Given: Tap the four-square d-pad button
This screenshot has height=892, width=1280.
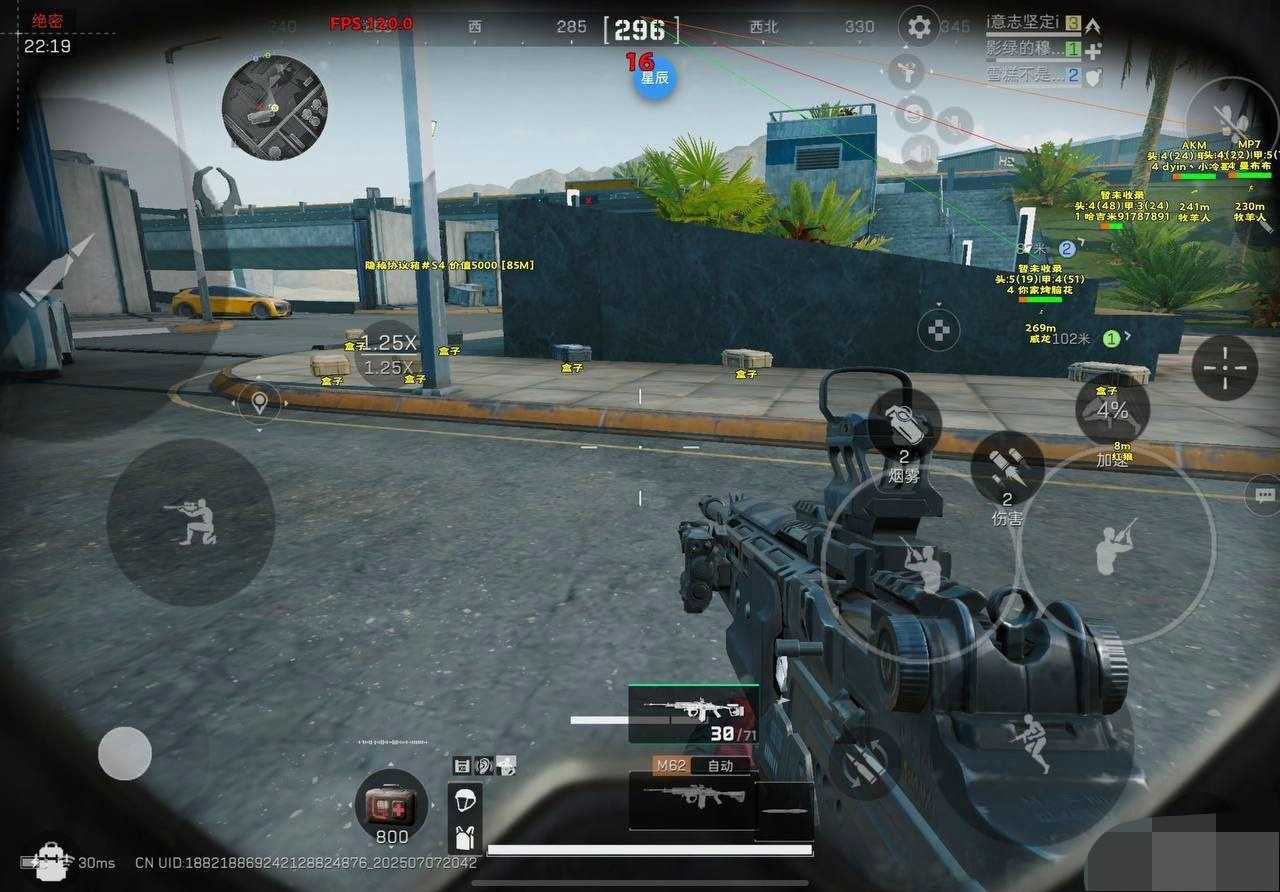Looking at the screenshot, I should tap(938, 329).
